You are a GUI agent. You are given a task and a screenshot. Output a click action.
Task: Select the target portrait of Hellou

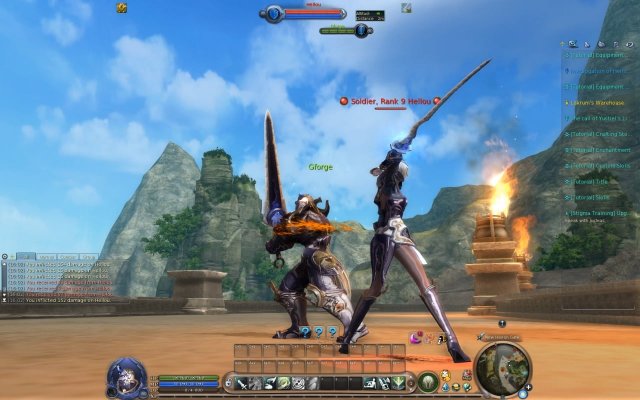[x=273, y=13]
